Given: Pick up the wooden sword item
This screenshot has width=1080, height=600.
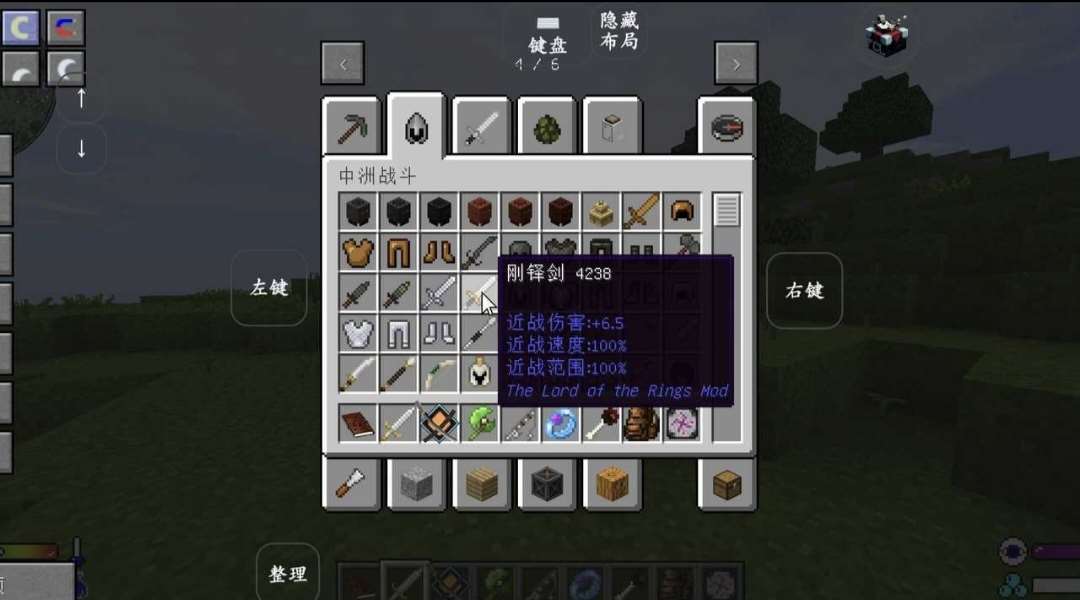Looking at the screenshot, I should click(x=641, y=212).
